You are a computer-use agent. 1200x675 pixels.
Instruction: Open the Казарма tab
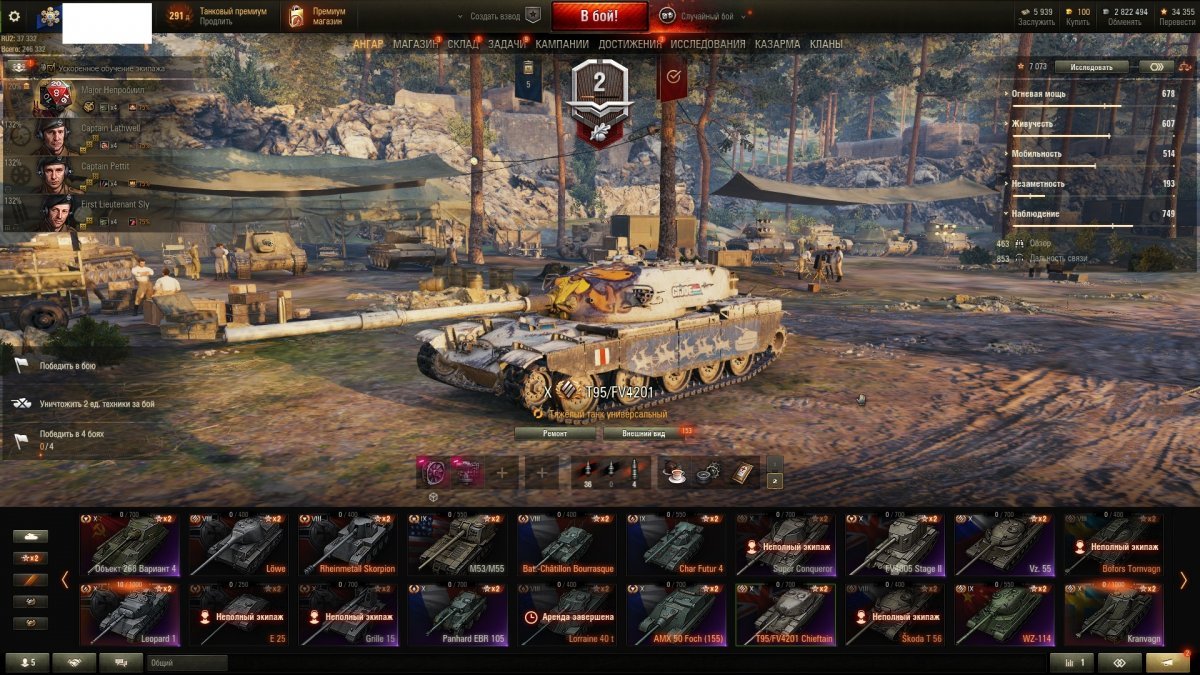(777, 44)
